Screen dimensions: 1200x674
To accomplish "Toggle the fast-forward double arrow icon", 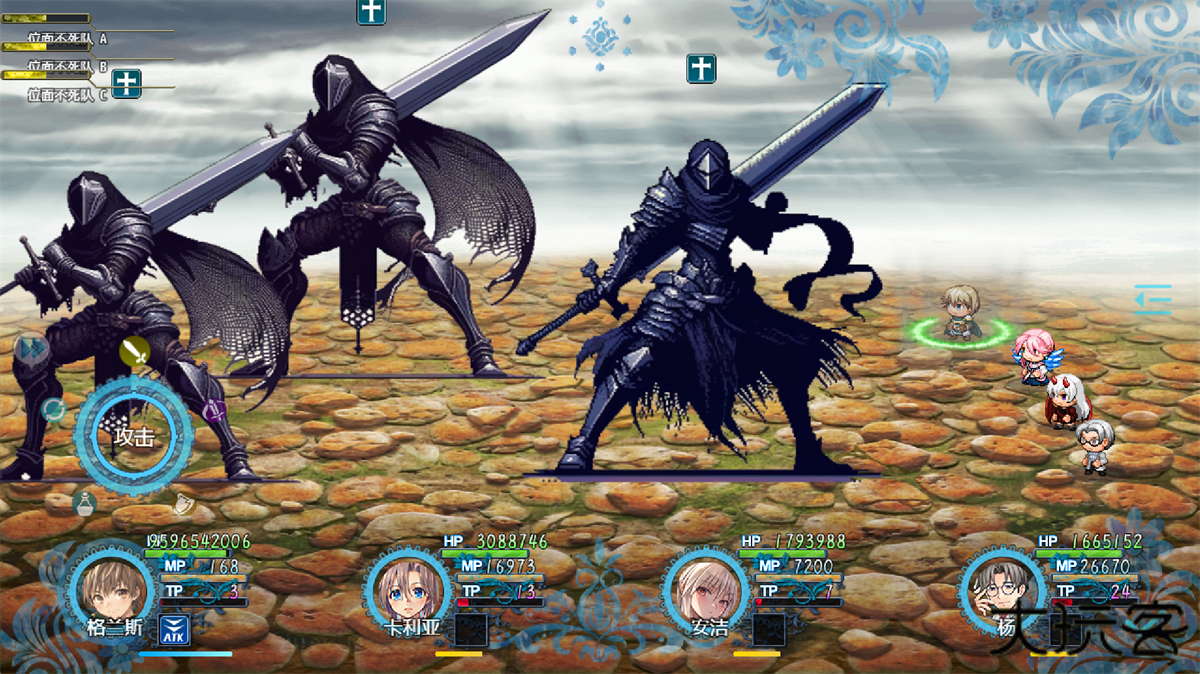I will (x=31, y=349).
